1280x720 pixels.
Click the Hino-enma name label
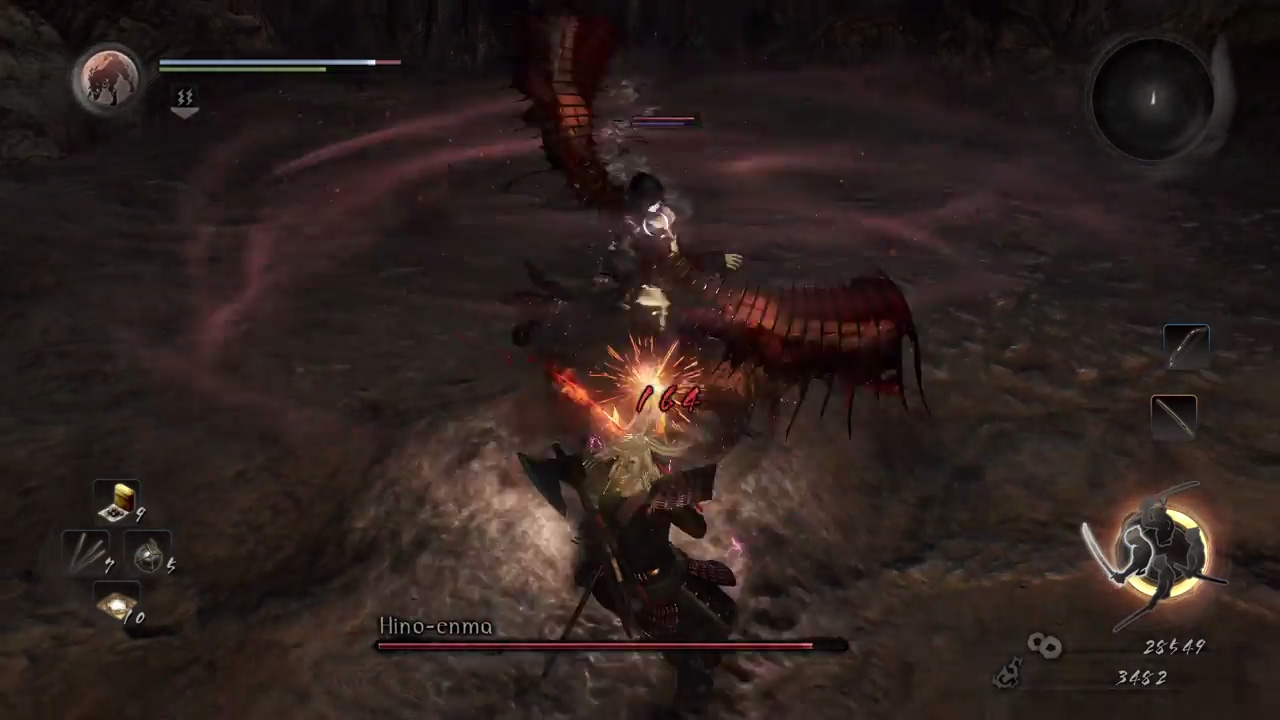tap(435, 626)
